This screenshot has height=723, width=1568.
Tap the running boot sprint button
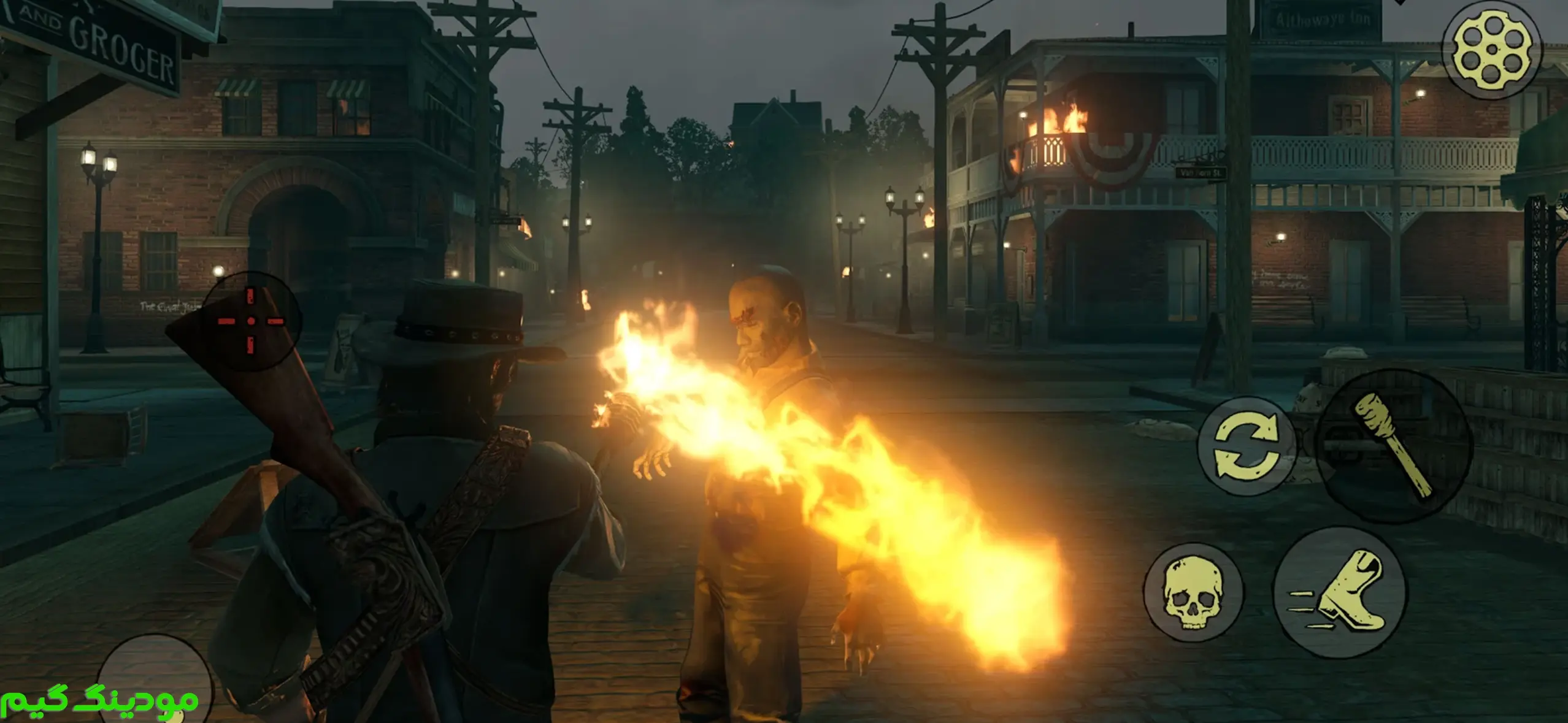point(1340,592)
